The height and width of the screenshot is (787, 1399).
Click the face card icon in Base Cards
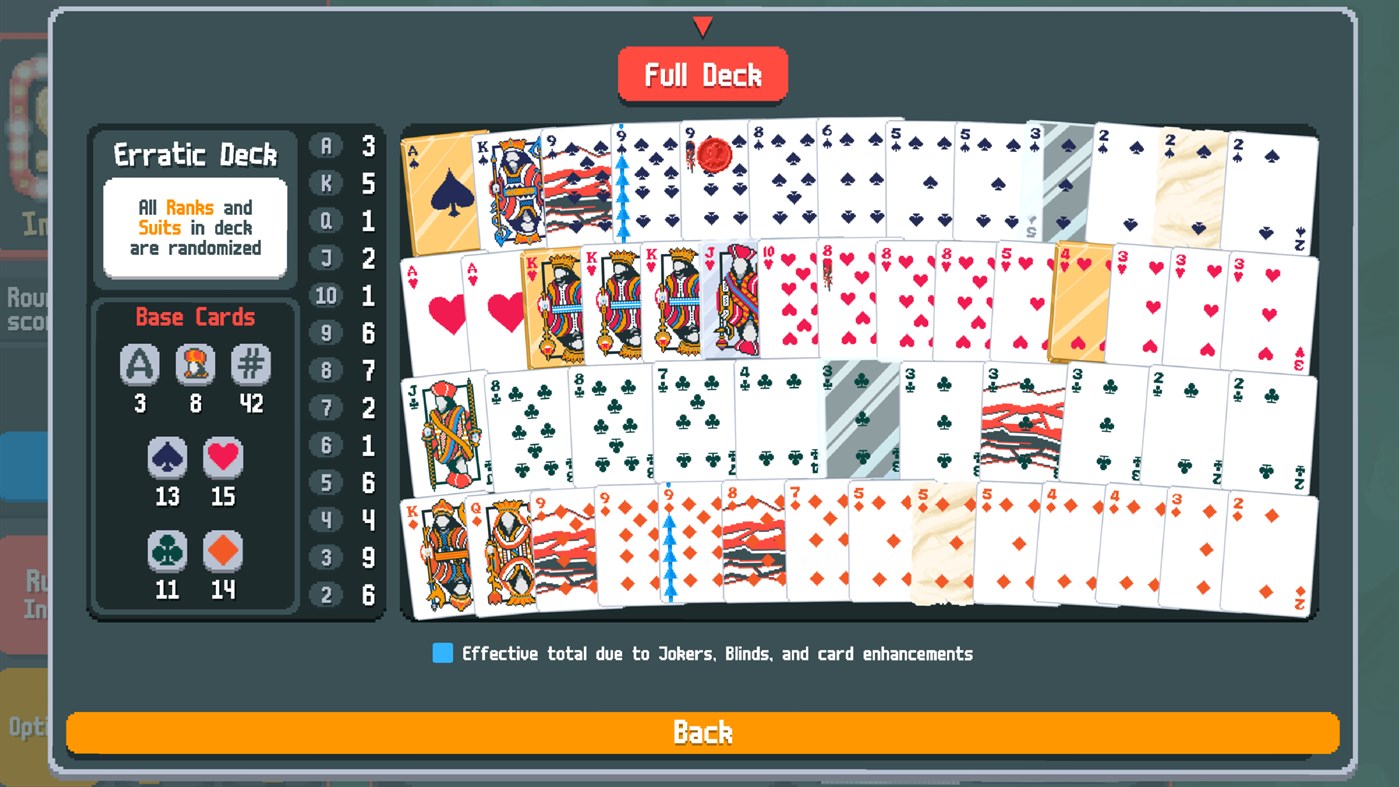tap(196, 364)
